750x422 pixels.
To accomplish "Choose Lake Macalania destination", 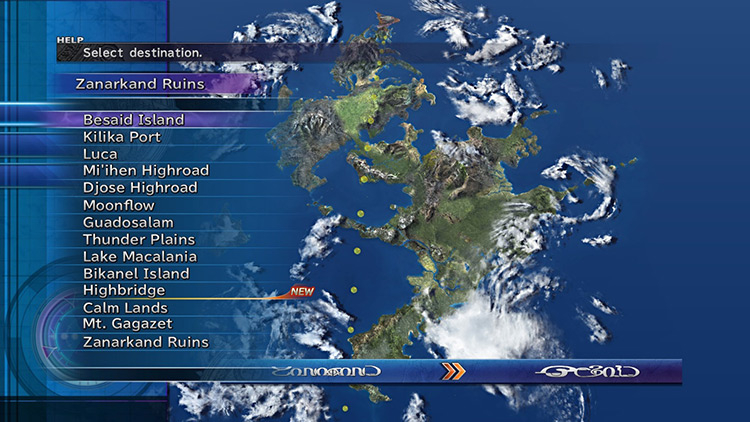I will click(x=140, y=257).
